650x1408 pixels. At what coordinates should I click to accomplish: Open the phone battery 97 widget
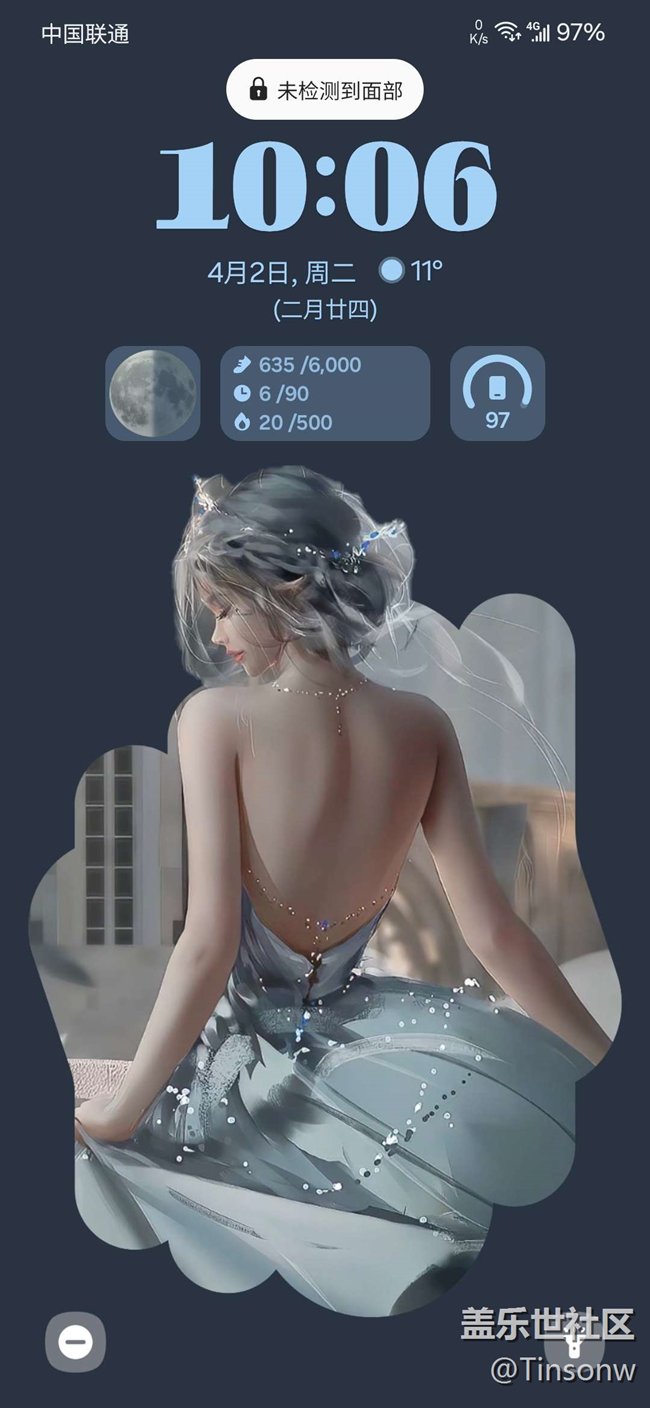[497, 393]
